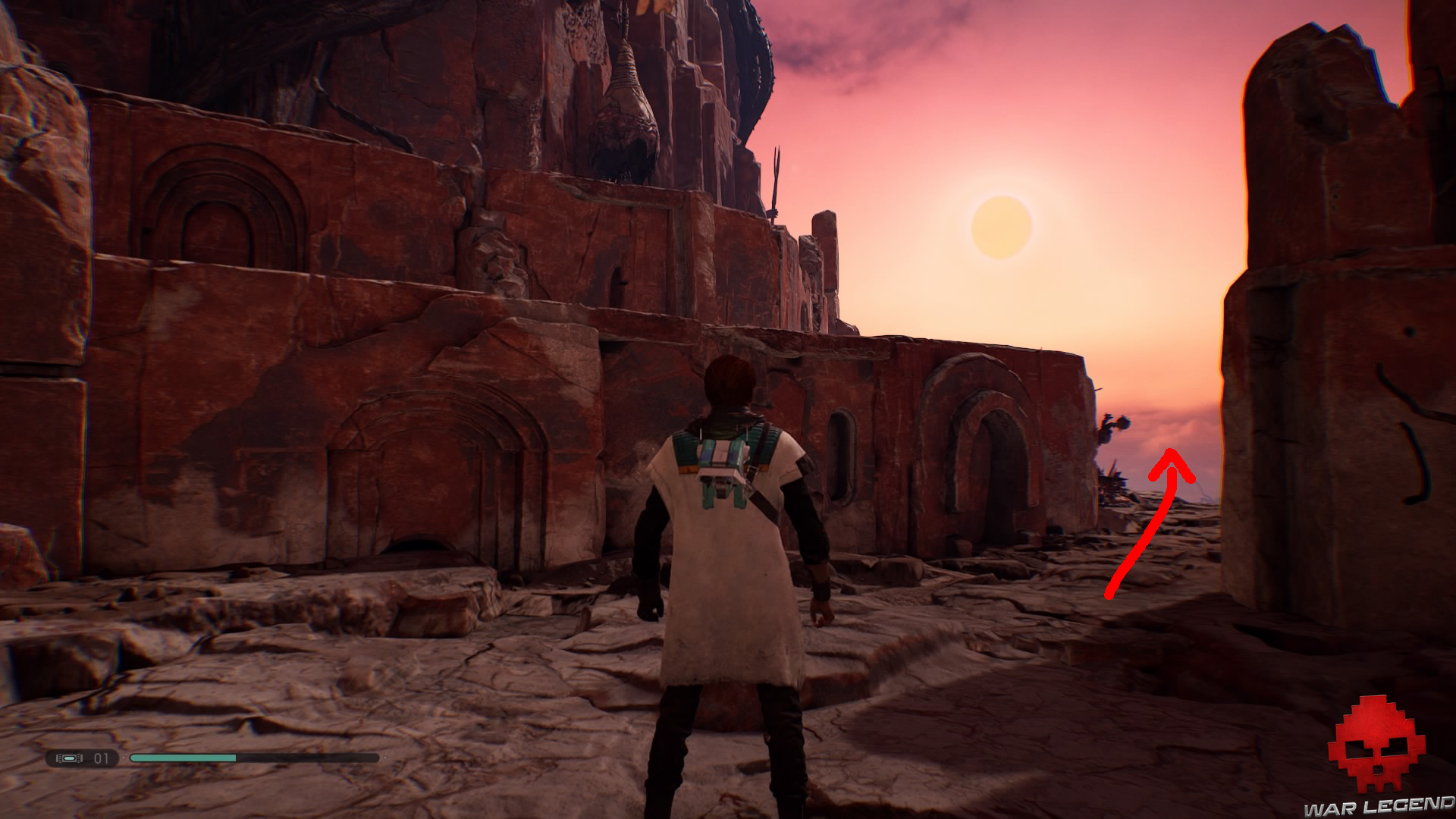The width and height of the screenshot is (1456, 819).
Task: Click the stim canister icon
Action: click(x=70, y=758)
